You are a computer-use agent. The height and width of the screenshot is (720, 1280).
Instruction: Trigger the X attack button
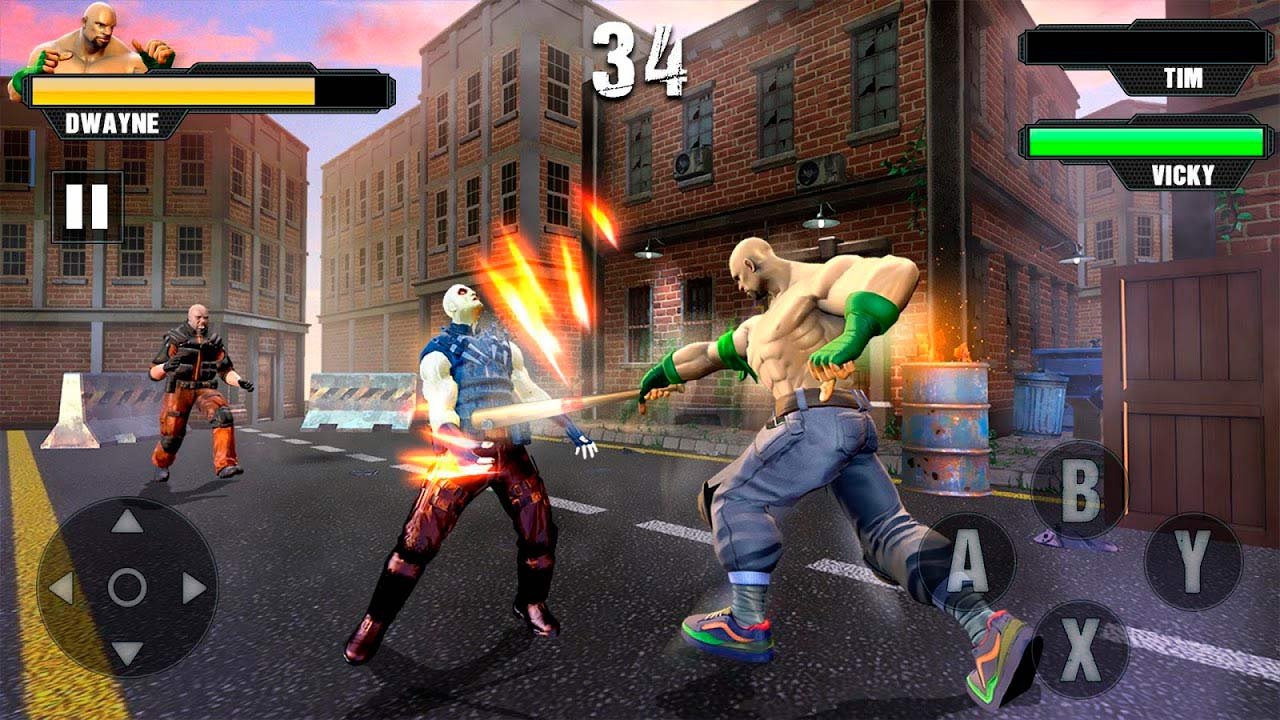[x=1080, y=649]
